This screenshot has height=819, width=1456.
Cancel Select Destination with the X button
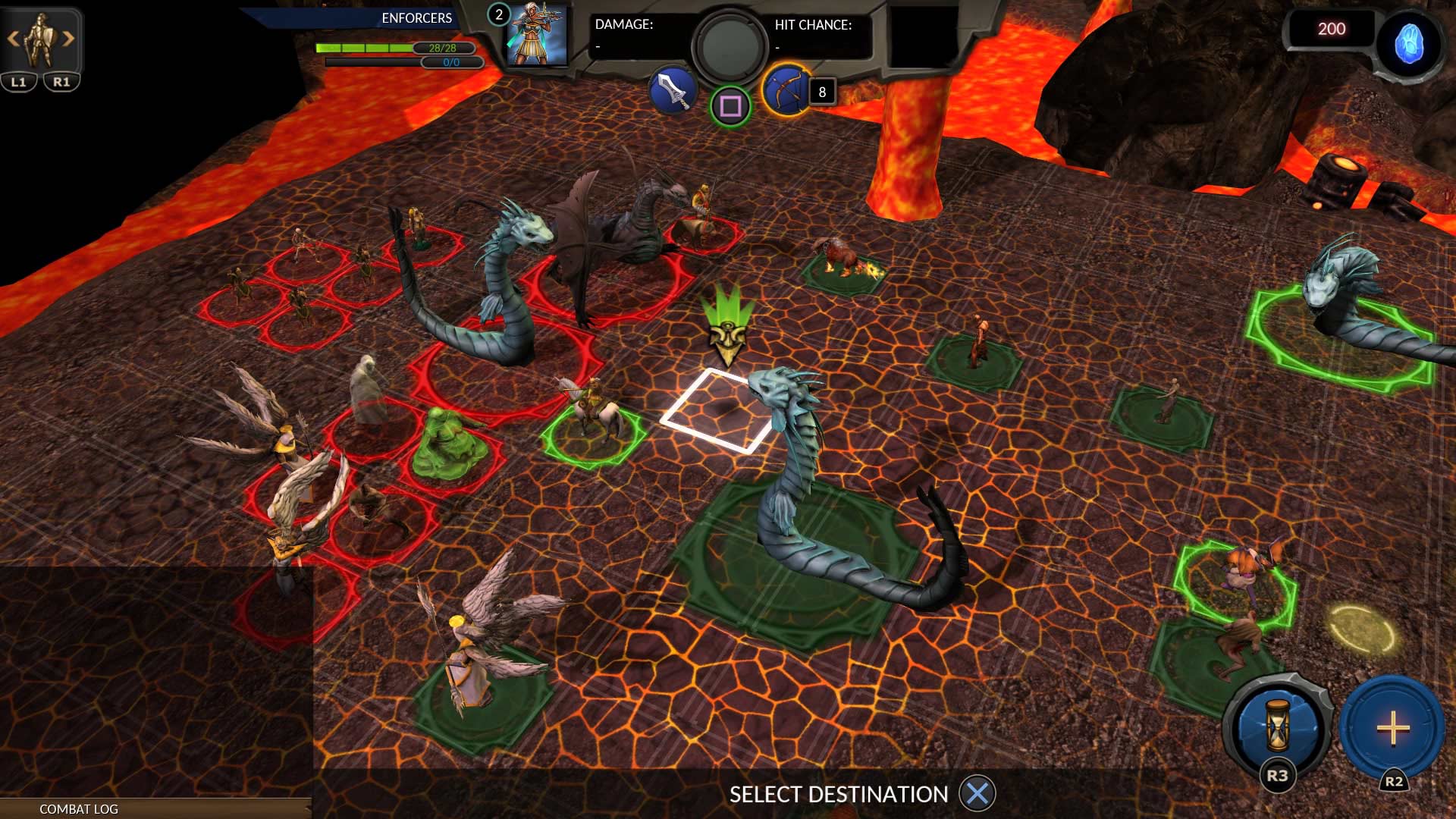click(978, 795)
